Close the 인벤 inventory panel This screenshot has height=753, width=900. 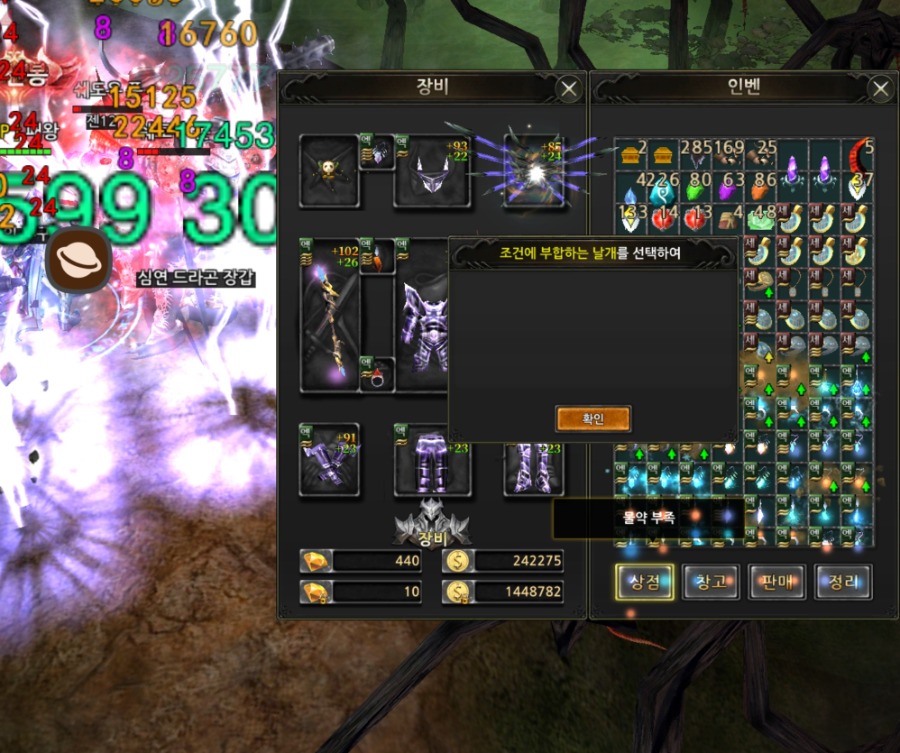pos(880,89)
